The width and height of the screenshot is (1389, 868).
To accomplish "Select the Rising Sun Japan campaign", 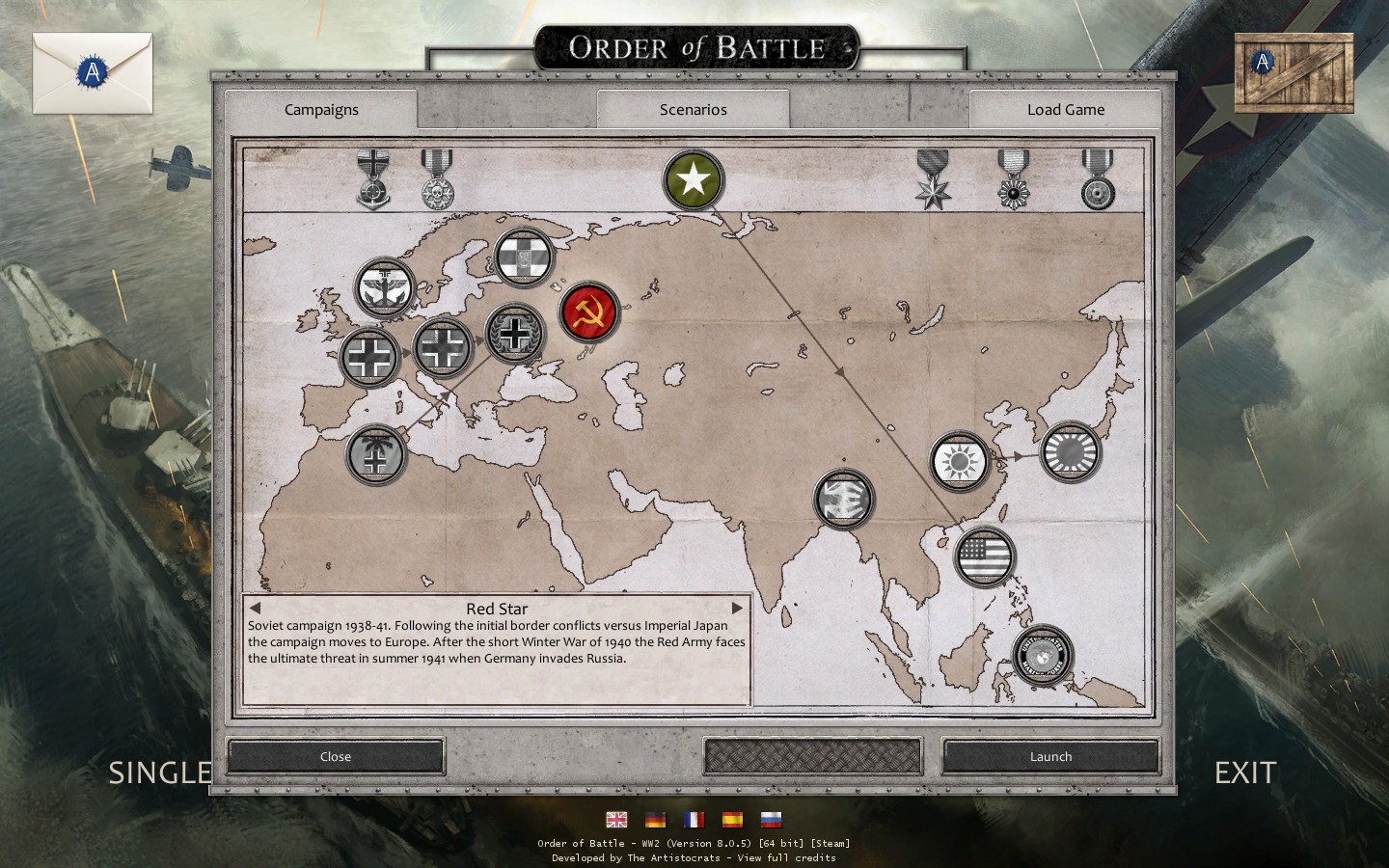I will click(1070, 451).
